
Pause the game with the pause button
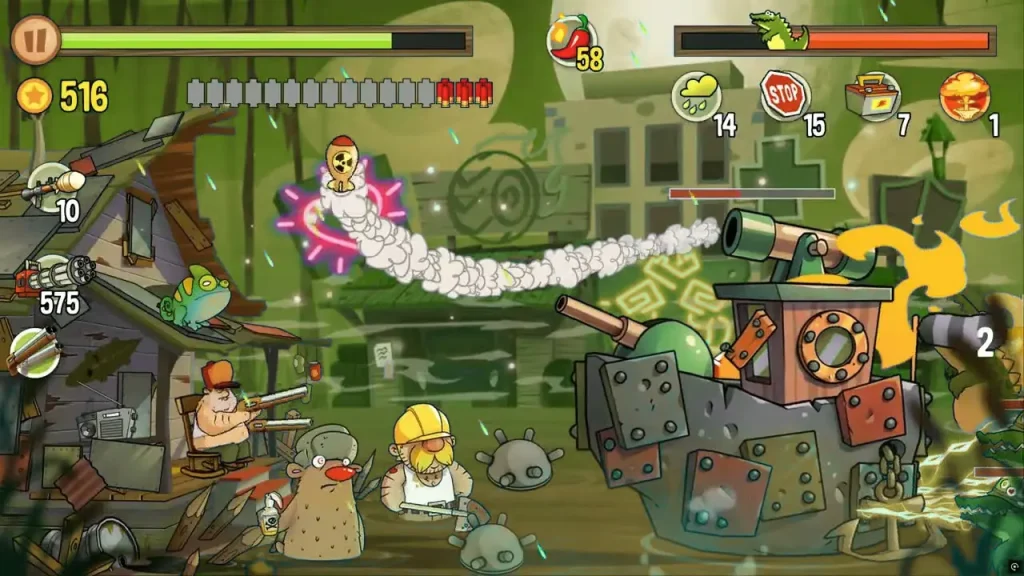pyautogui.click(x=35, y=40)
